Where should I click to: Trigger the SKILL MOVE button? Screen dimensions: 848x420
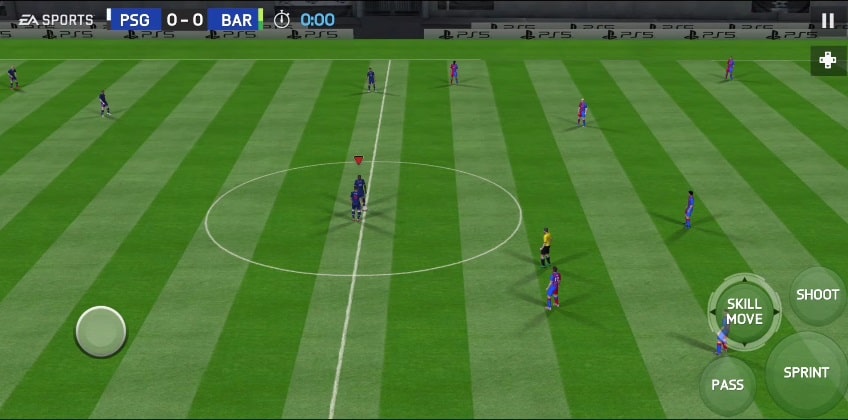pos(744,311)
